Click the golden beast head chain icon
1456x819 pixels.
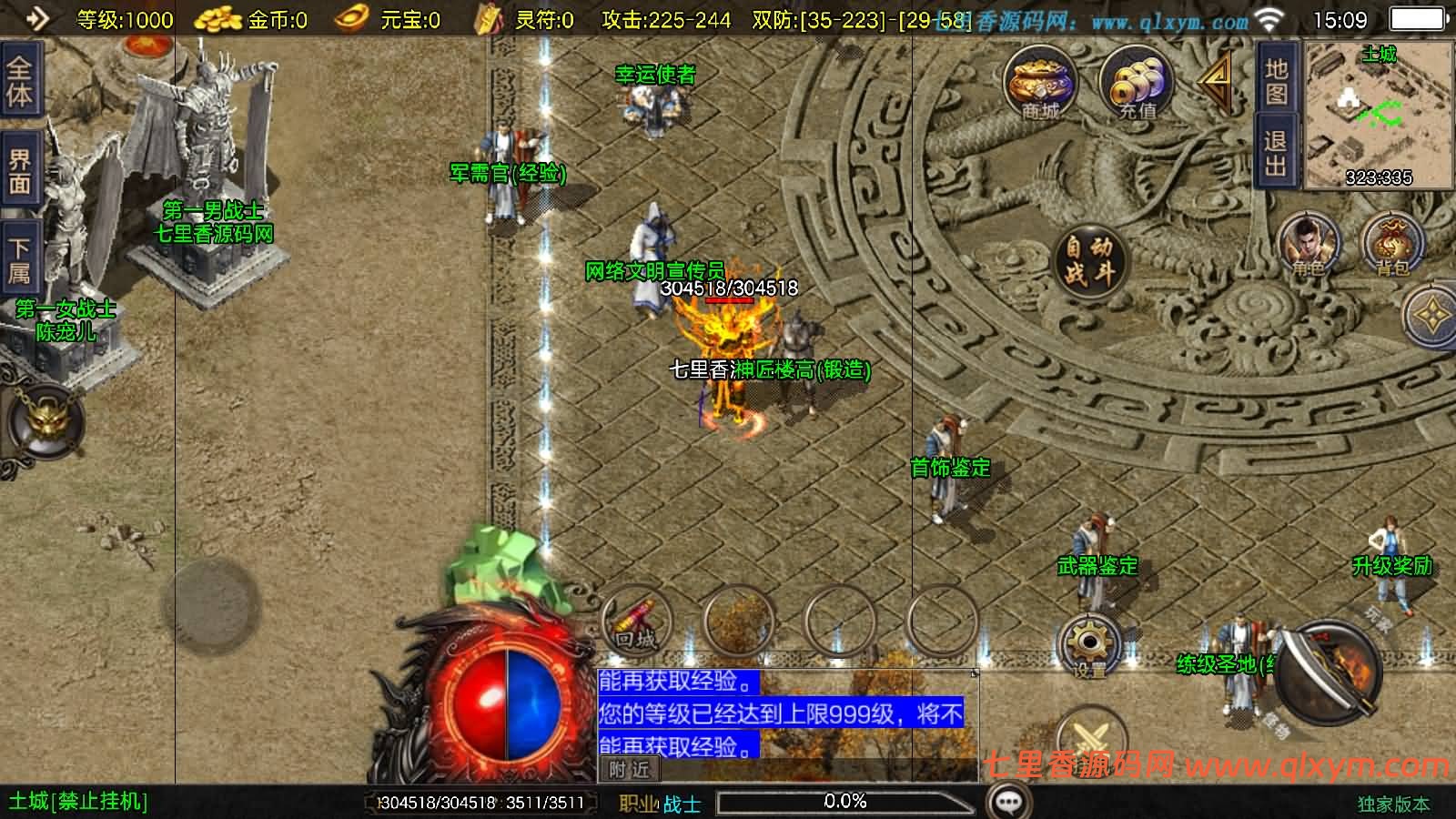tap(44, 421)
